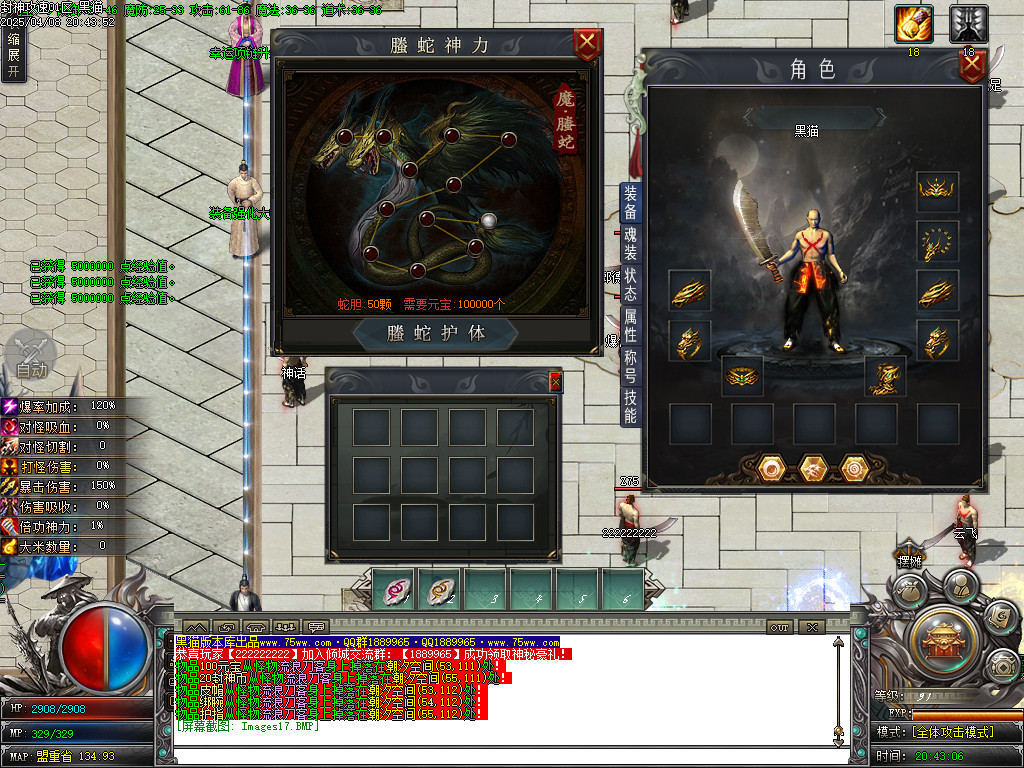Image resolution: width=1024 pixels, height=768 pixels.
Task: Select the equipped golden necklace slot
Action: coord(937,241)
